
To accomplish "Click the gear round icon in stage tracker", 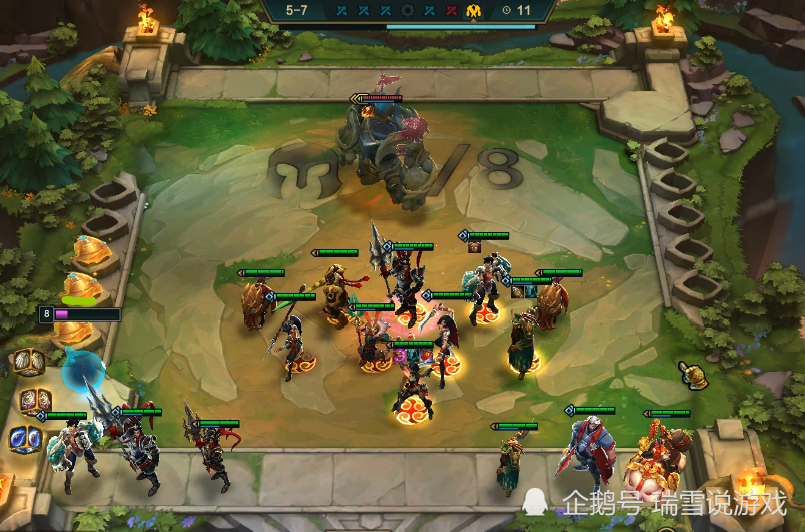I will [x=407, y=10].
